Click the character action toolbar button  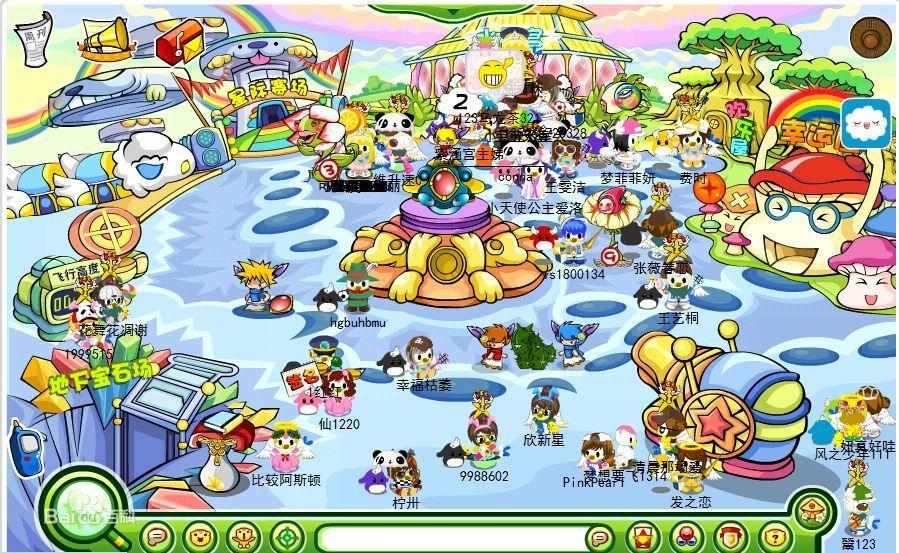pyautogui.click(x=245, y=537)
